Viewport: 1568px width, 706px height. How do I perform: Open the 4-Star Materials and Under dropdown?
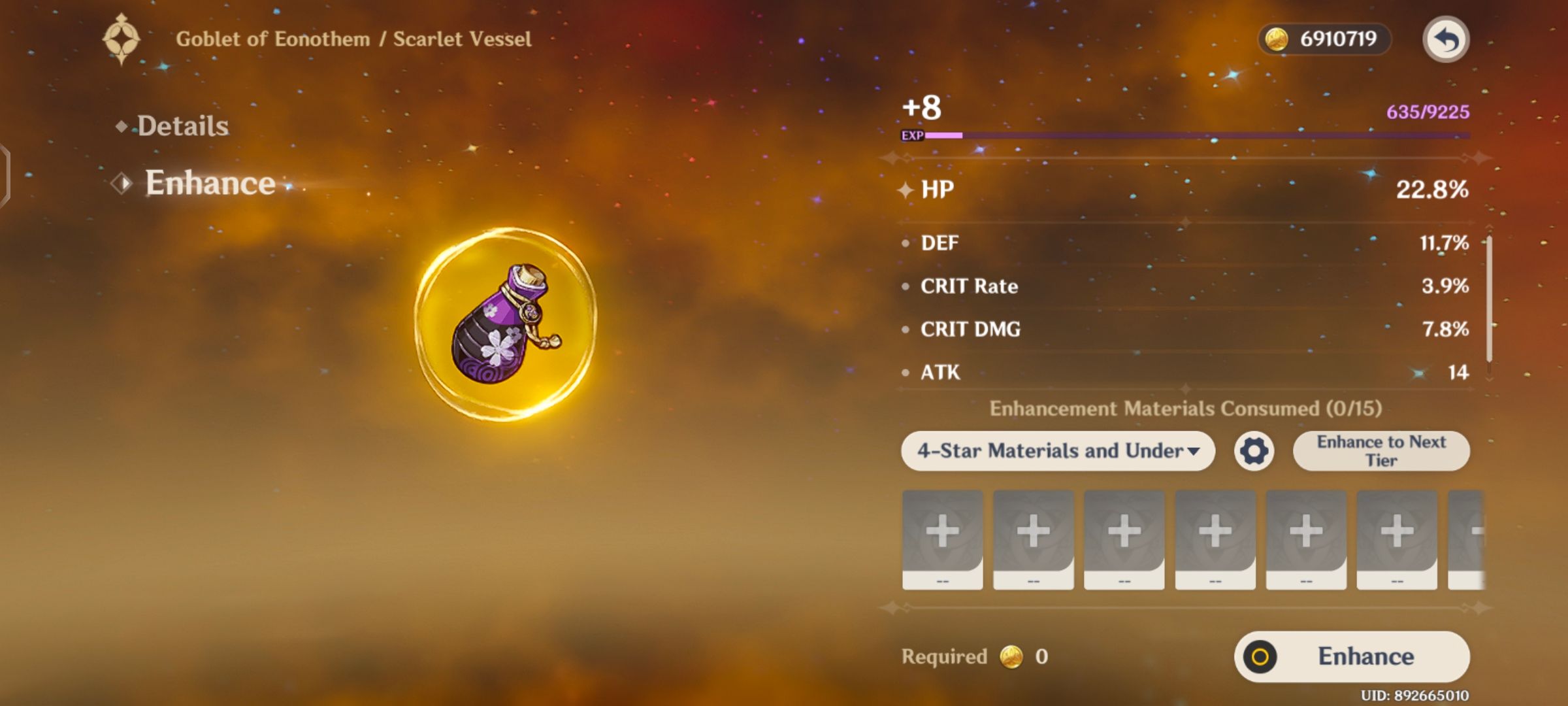coord(1058,450)
